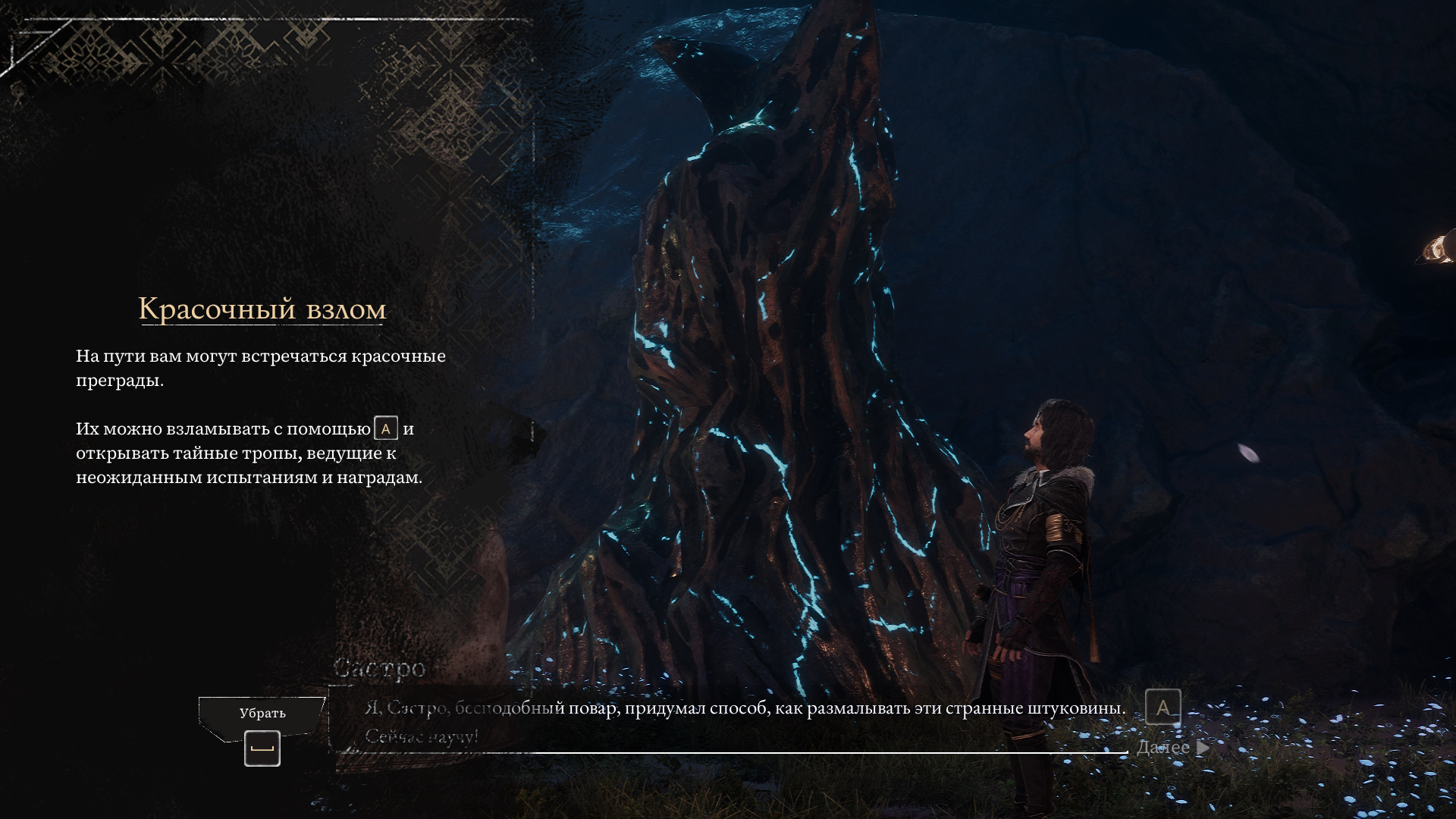
Task: Dismiss the tutorial with the Убрать button
Action: click(x=262, y=715)
